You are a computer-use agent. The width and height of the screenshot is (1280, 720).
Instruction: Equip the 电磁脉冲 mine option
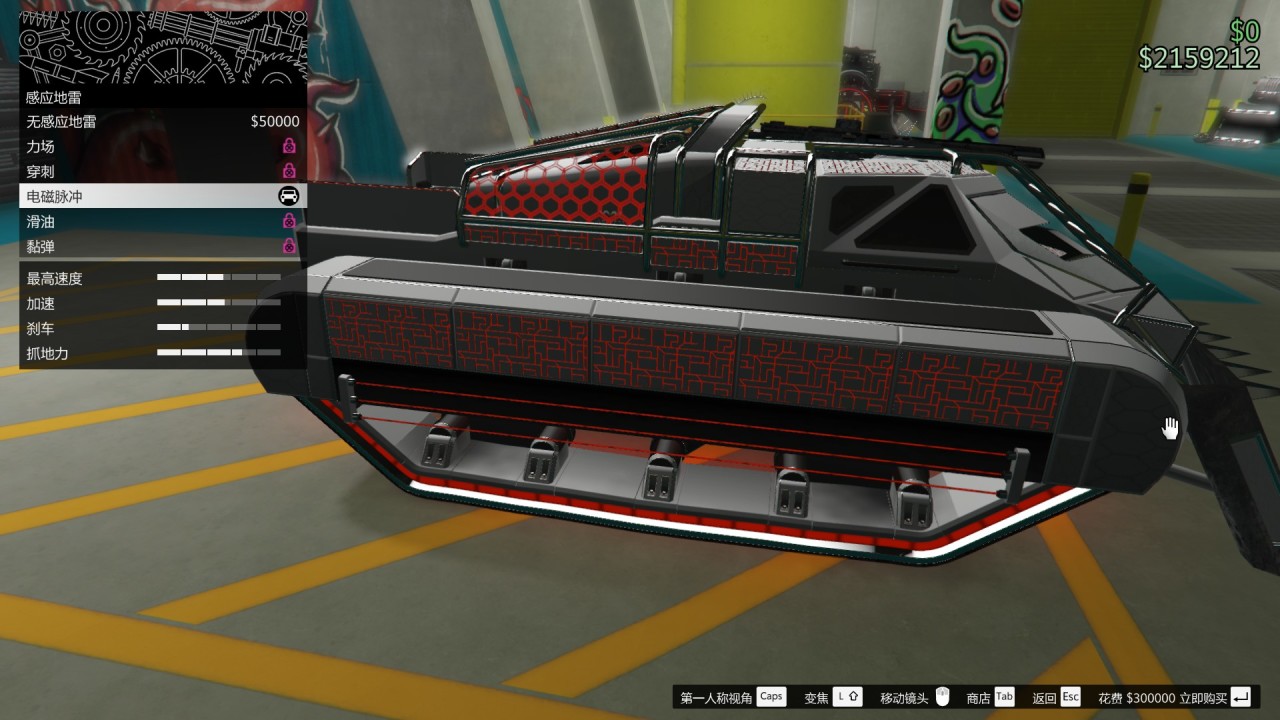(x=100, y=196)
